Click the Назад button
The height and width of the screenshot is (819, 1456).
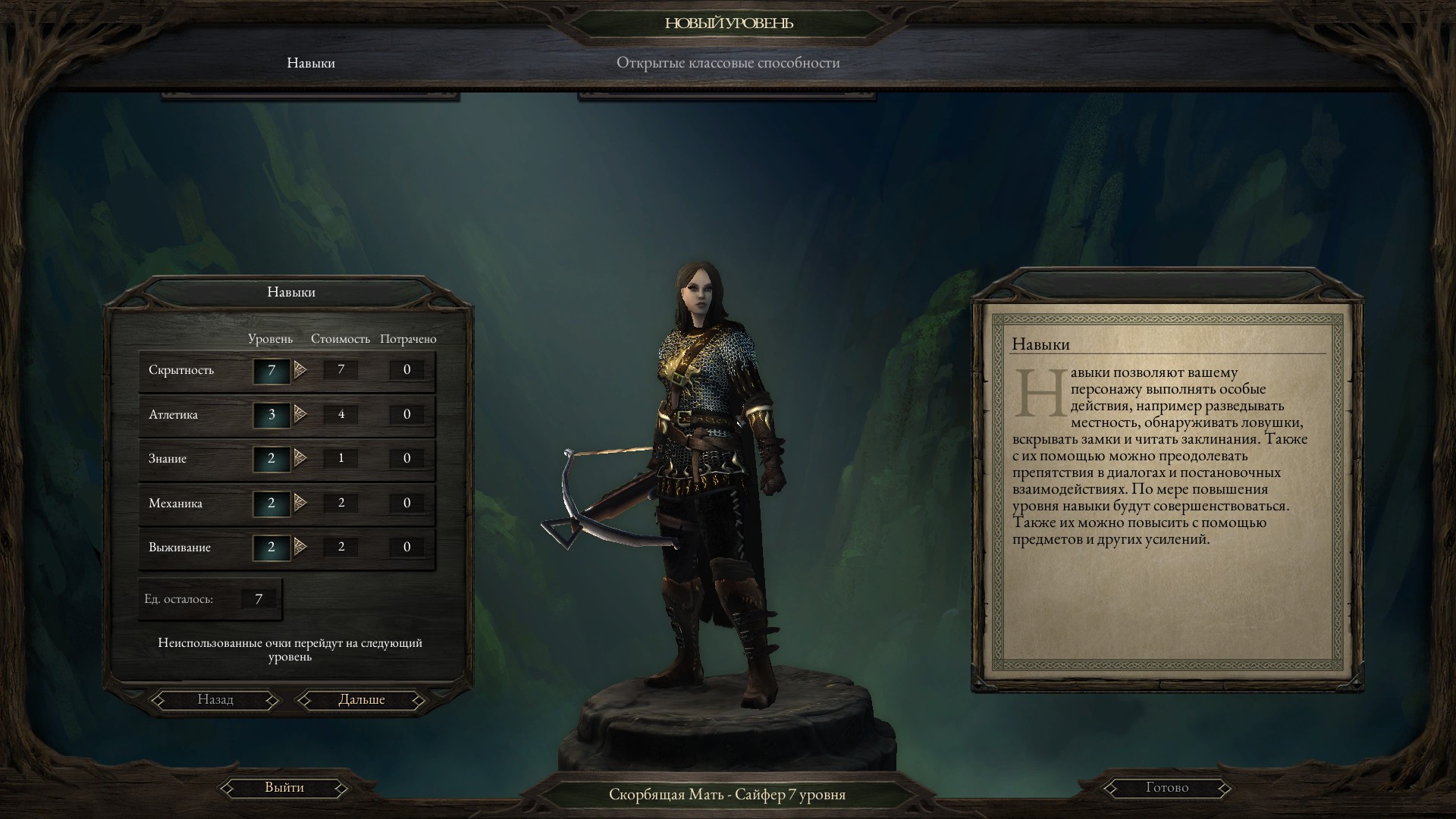coord(215,699)
